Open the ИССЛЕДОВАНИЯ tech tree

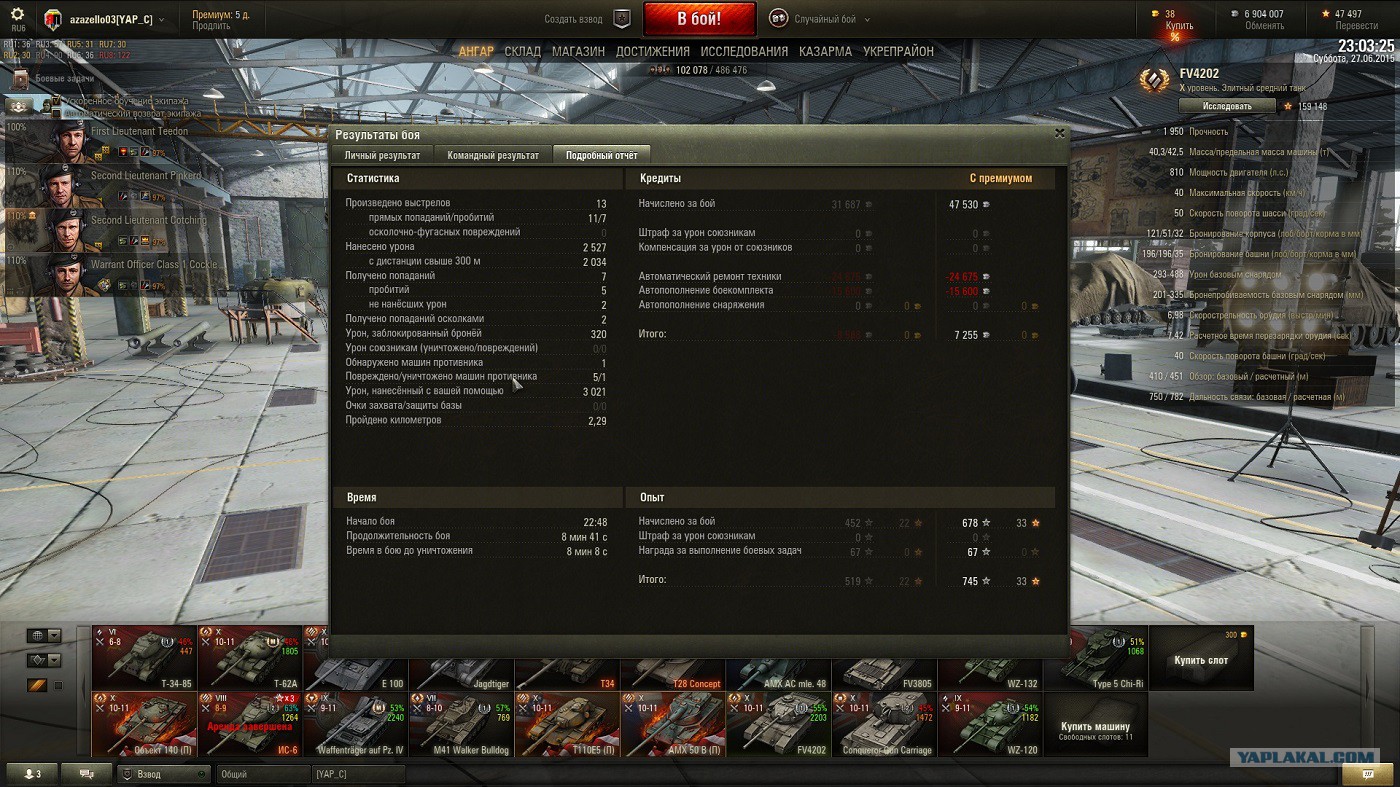pyautogui.click(x=744, y=51)
